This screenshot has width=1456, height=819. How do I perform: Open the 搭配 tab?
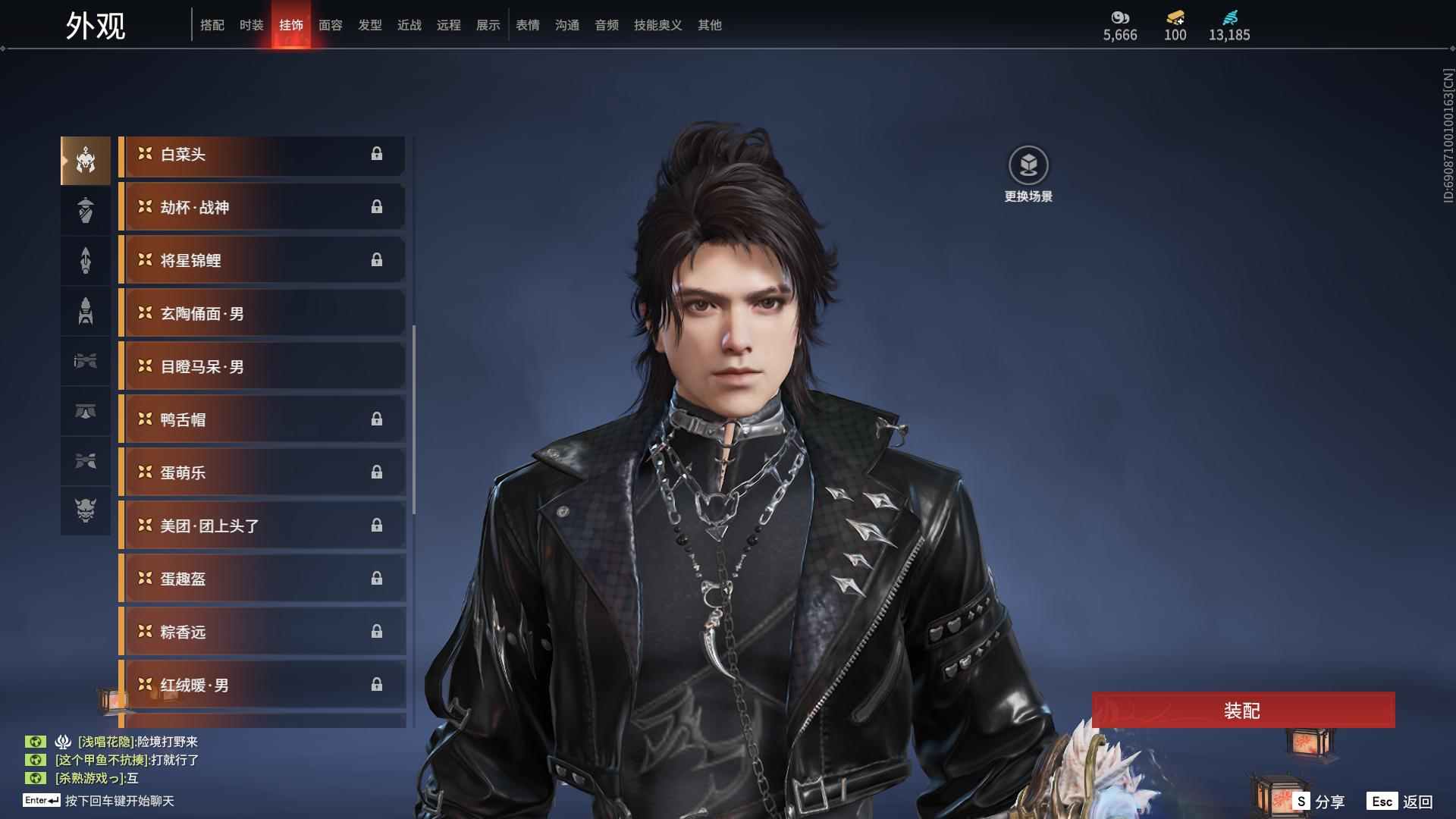coord(212,25)
